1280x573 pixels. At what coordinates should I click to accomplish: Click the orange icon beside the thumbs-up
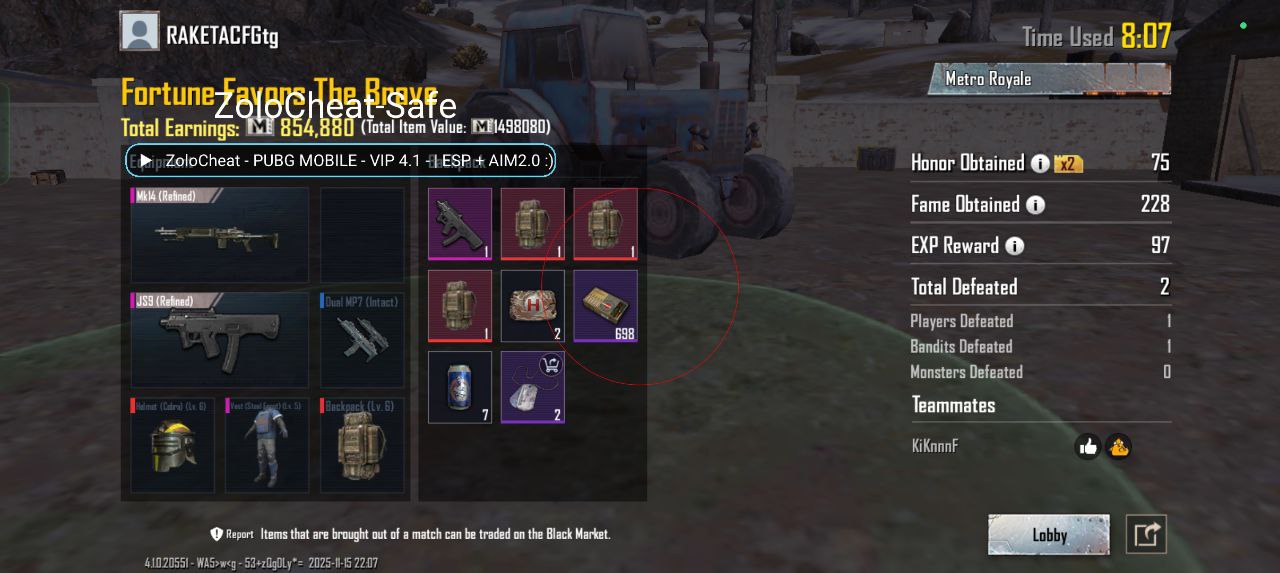coord(1118,447)
